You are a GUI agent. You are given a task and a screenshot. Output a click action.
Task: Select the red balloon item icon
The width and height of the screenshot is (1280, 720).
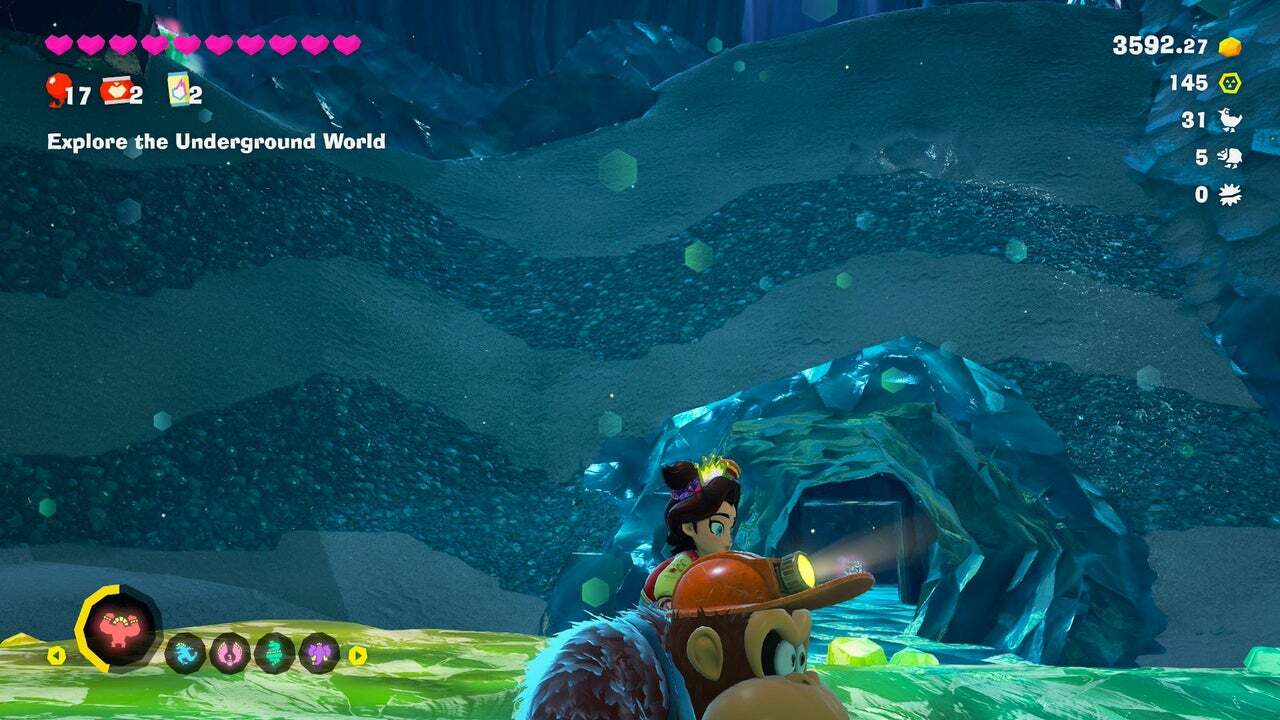[x=56, y=91]
